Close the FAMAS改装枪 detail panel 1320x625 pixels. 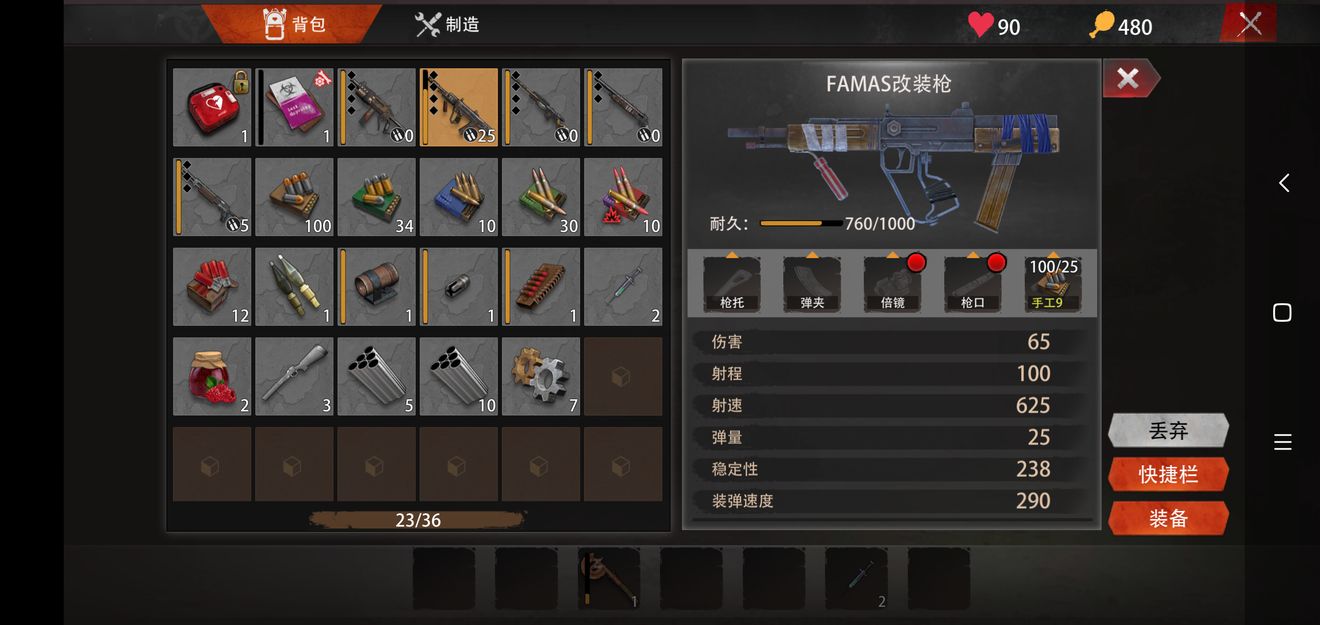[x=1129, y=79]
